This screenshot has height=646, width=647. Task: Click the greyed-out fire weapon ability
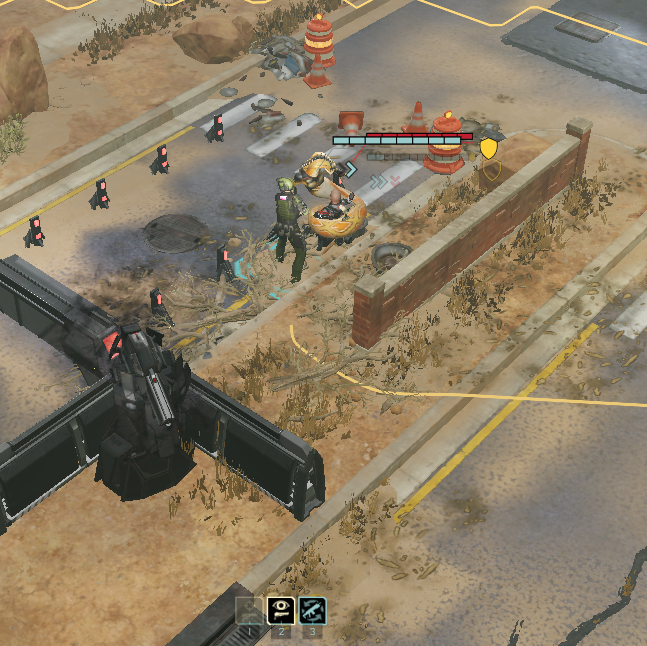[x=249, y=610]
